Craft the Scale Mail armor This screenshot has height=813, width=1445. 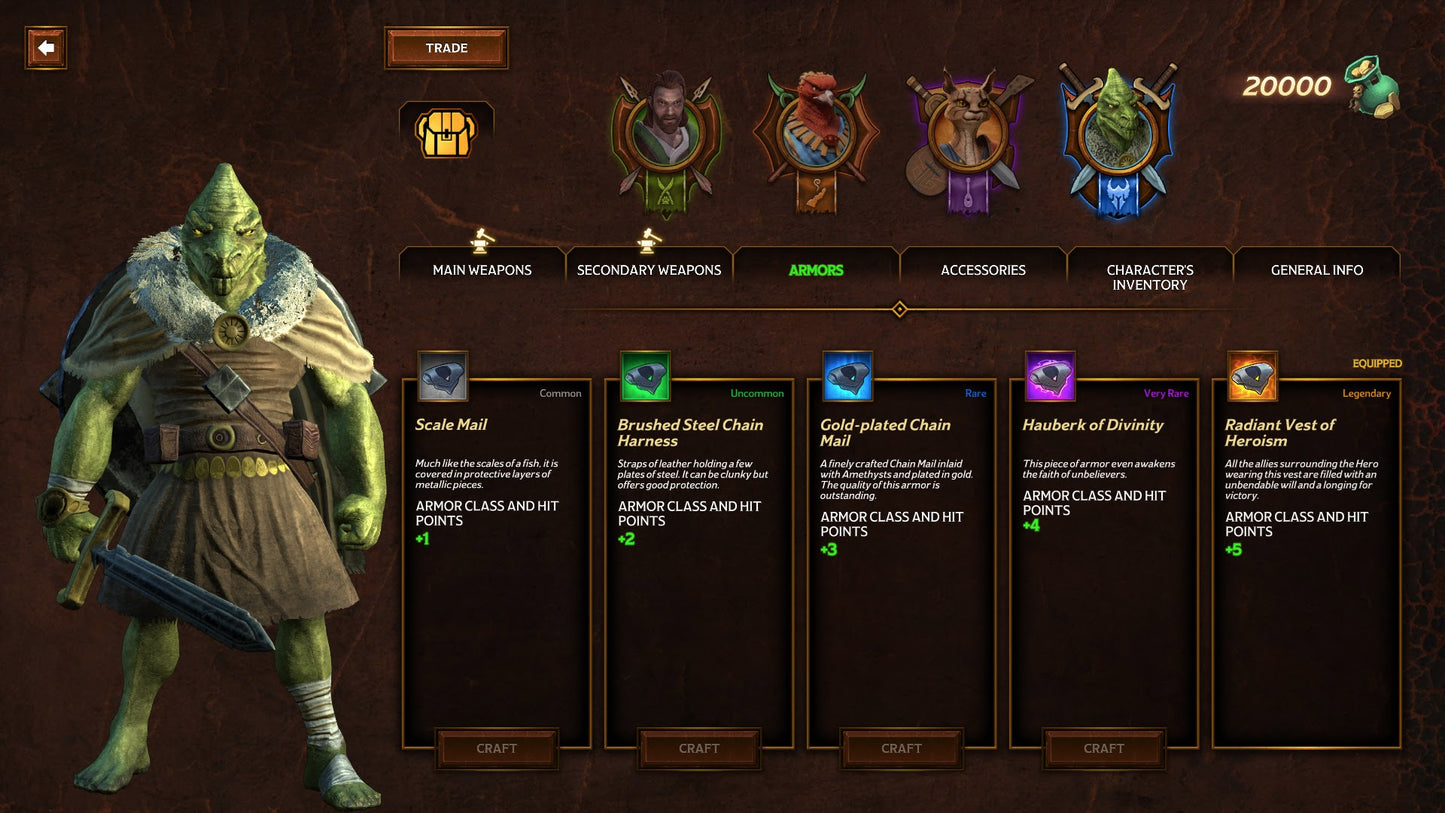497,748
